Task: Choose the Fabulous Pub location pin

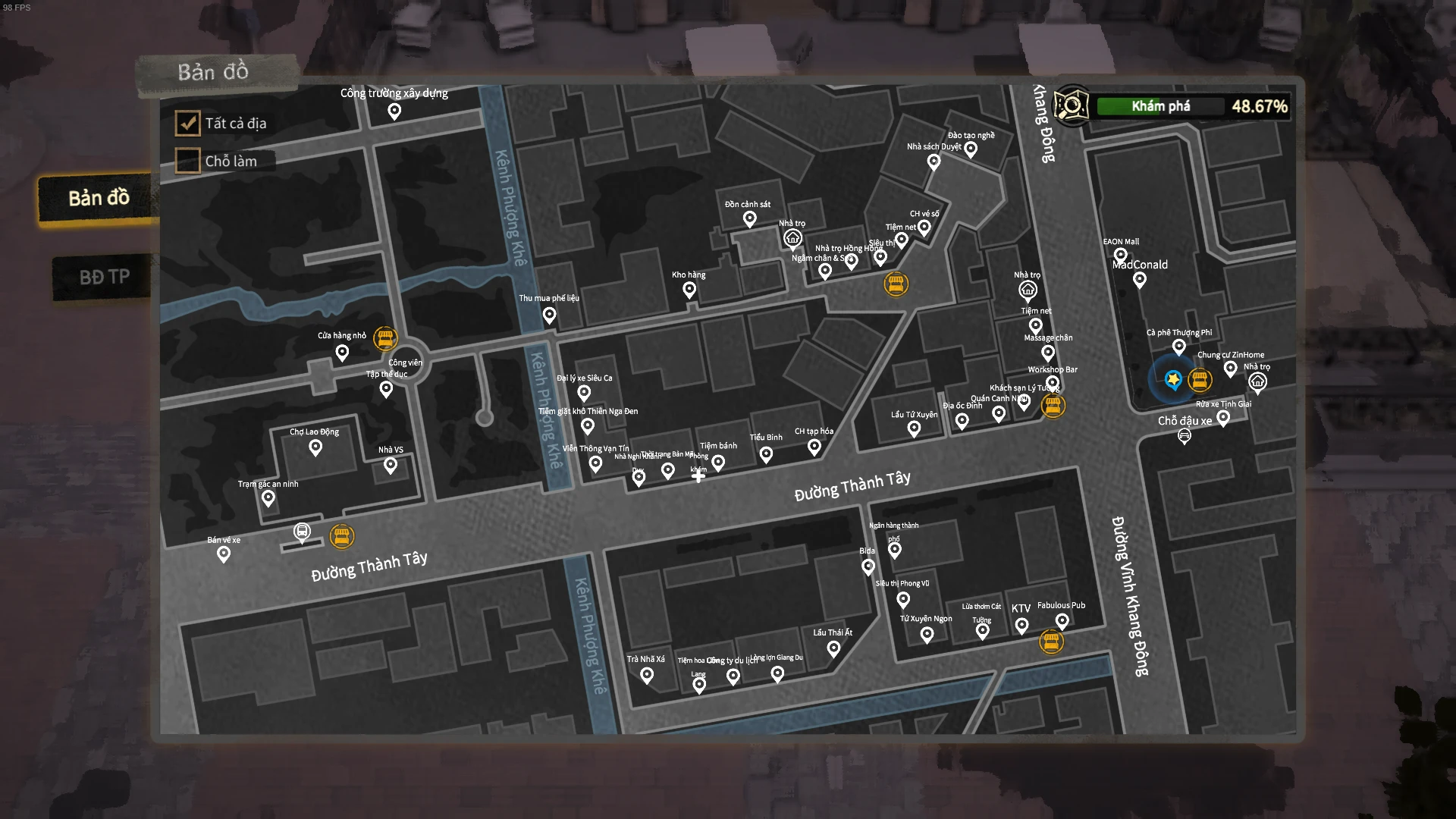Action: tap(1062, 621)
